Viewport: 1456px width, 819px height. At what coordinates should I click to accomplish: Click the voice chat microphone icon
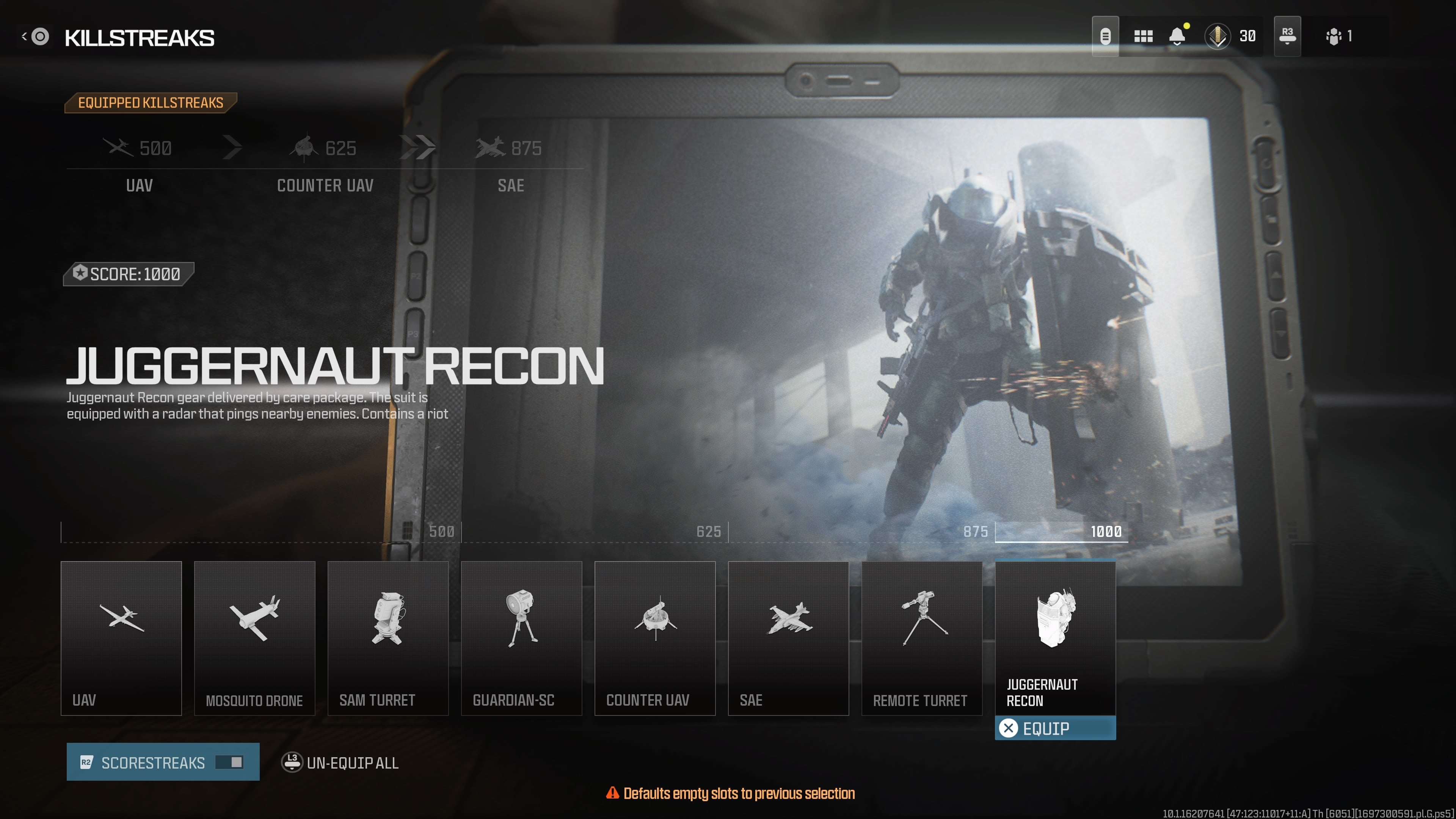[x=1105, y=36]
